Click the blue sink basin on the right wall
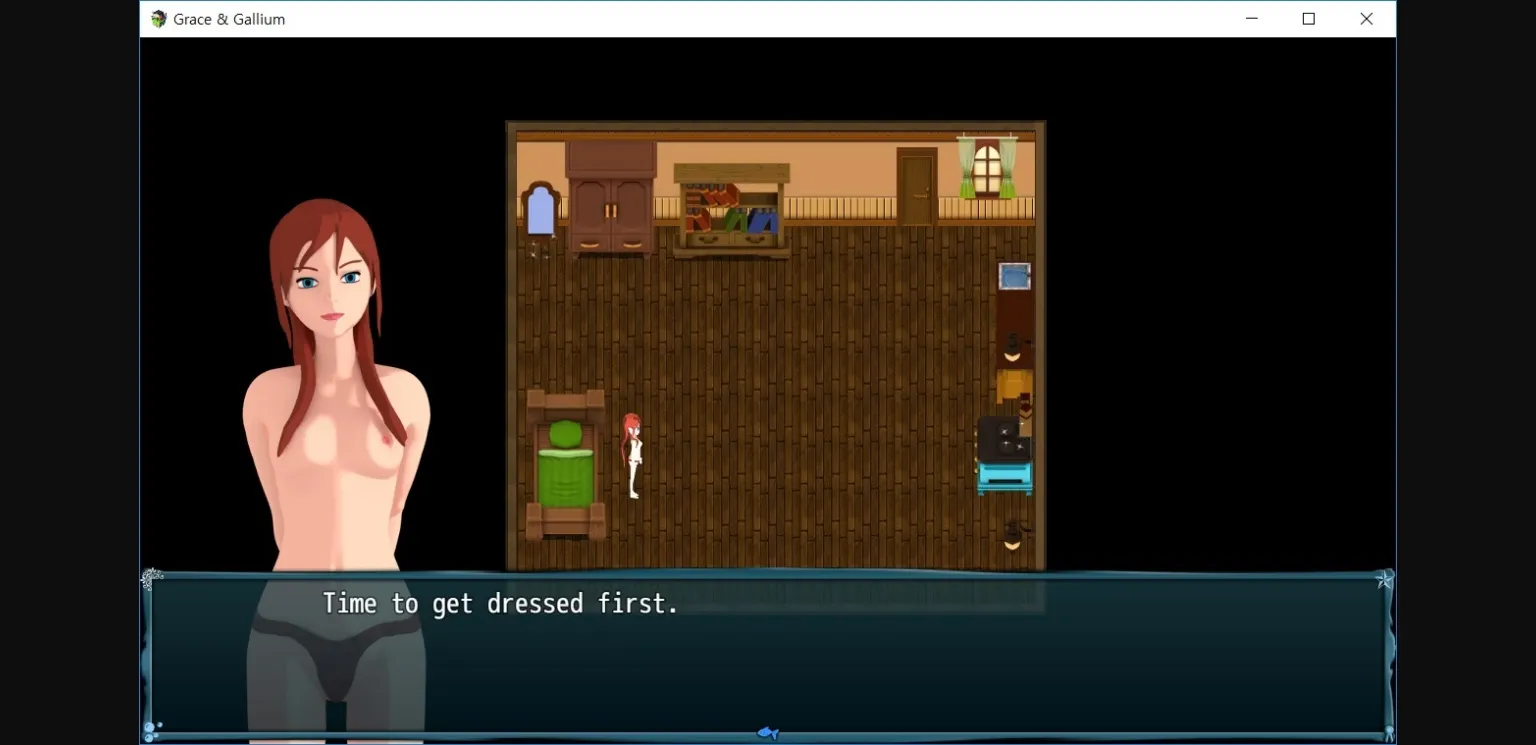Screen dimensions: 1536x745 (x=1013, y=276)
